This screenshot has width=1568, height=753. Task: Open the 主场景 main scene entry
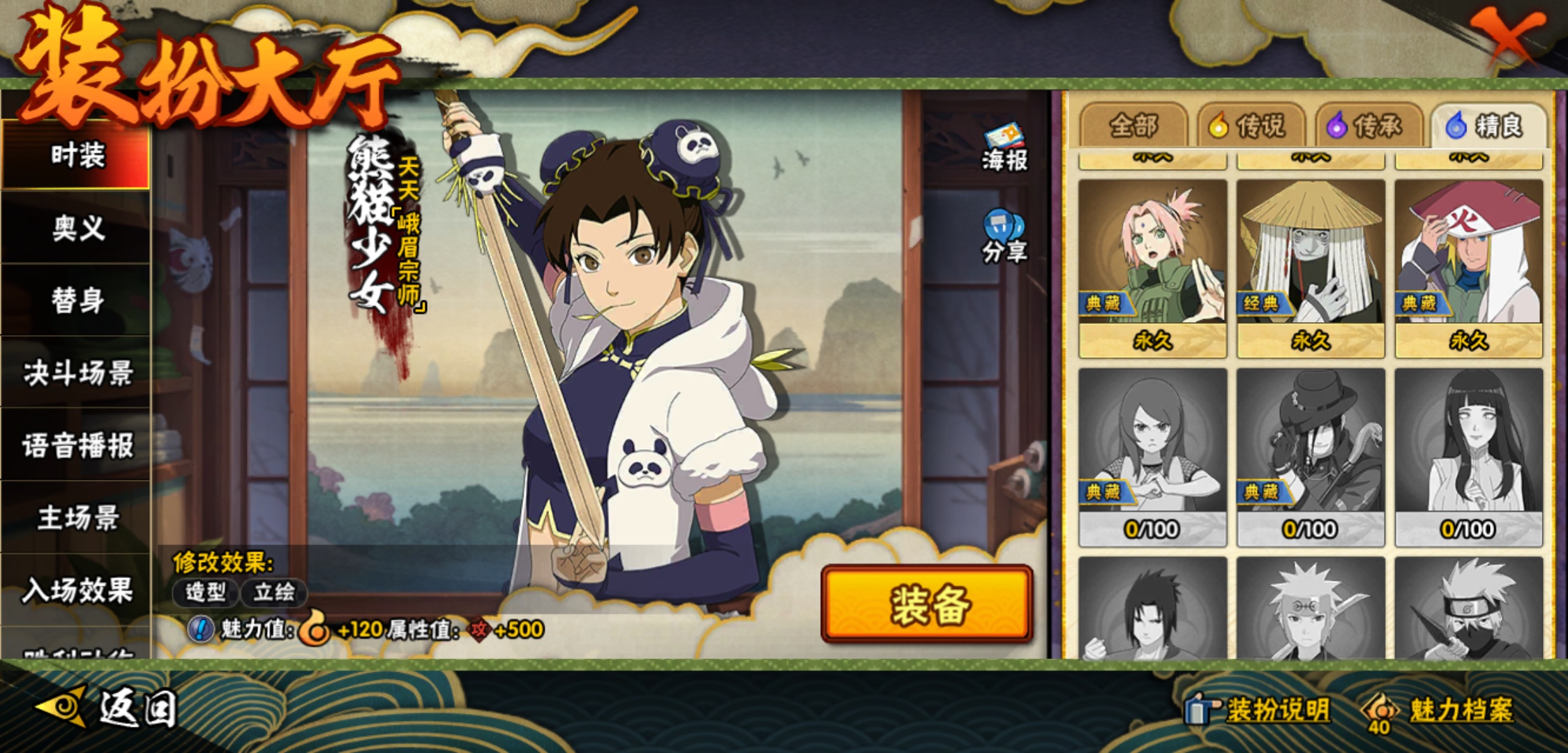pyautogui.click(x=77, y=518)
